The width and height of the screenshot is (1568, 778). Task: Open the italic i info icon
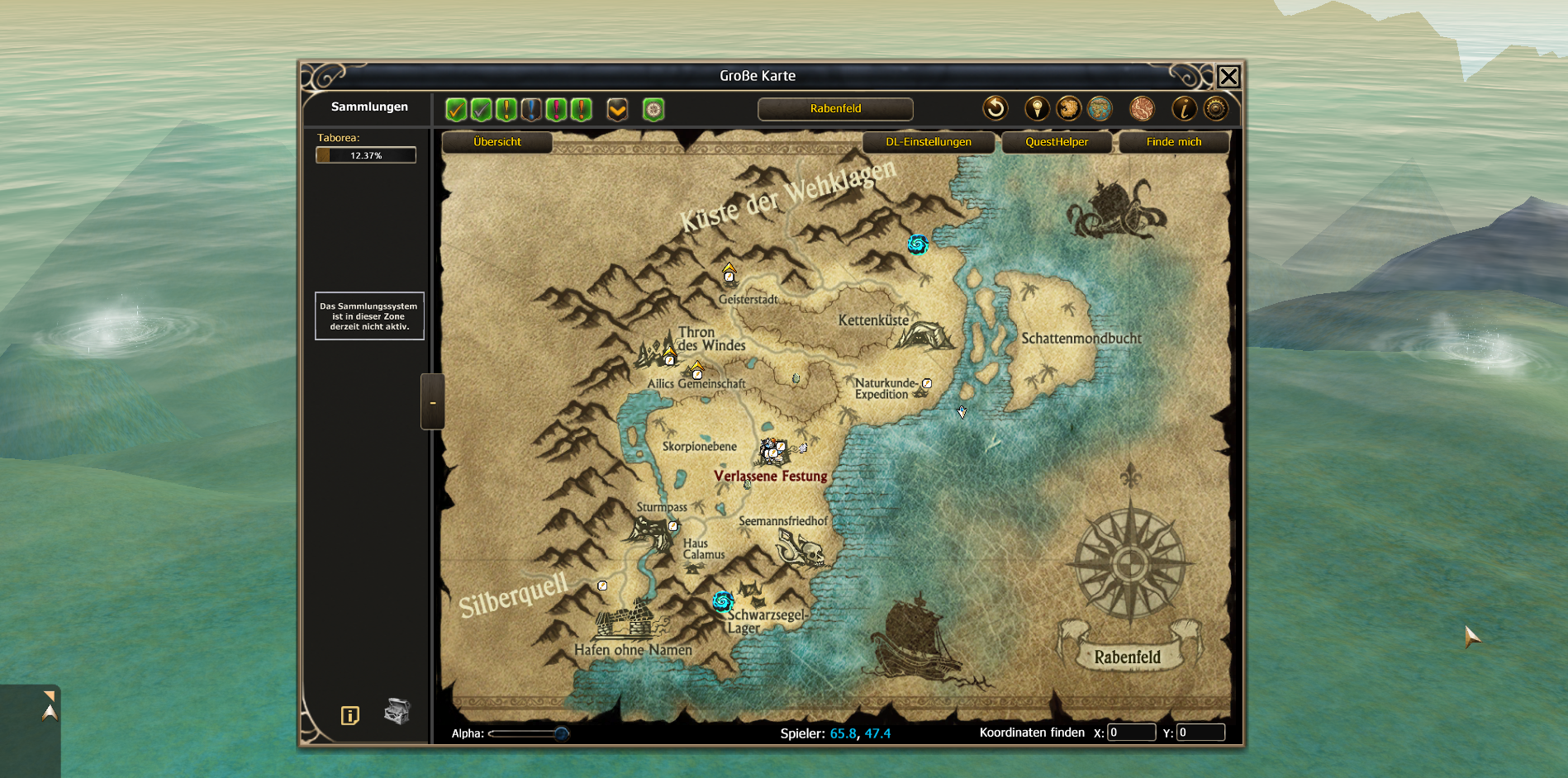(1184, 108)
